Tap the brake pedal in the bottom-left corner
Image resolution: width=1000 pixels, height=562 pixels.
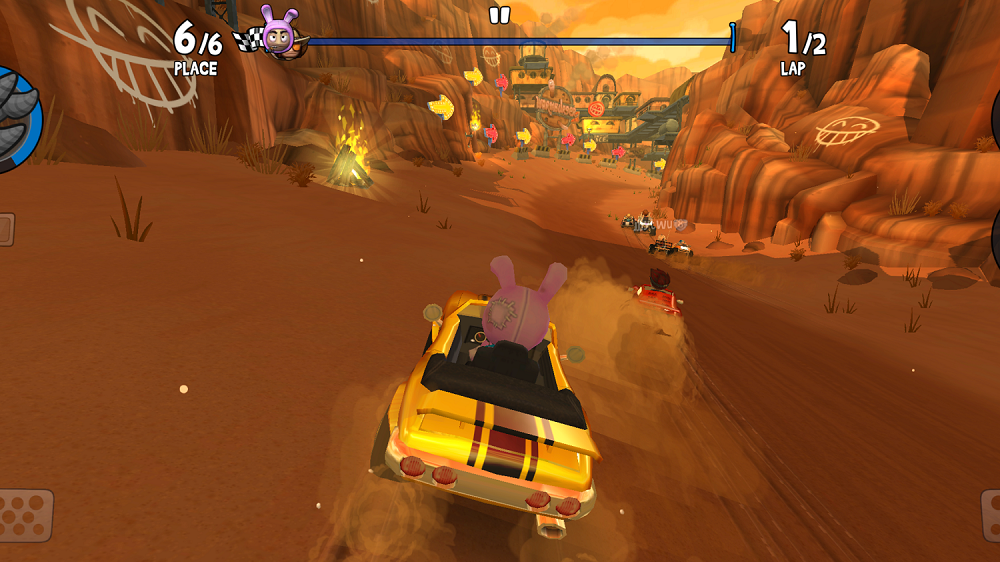tap(24, 515)
